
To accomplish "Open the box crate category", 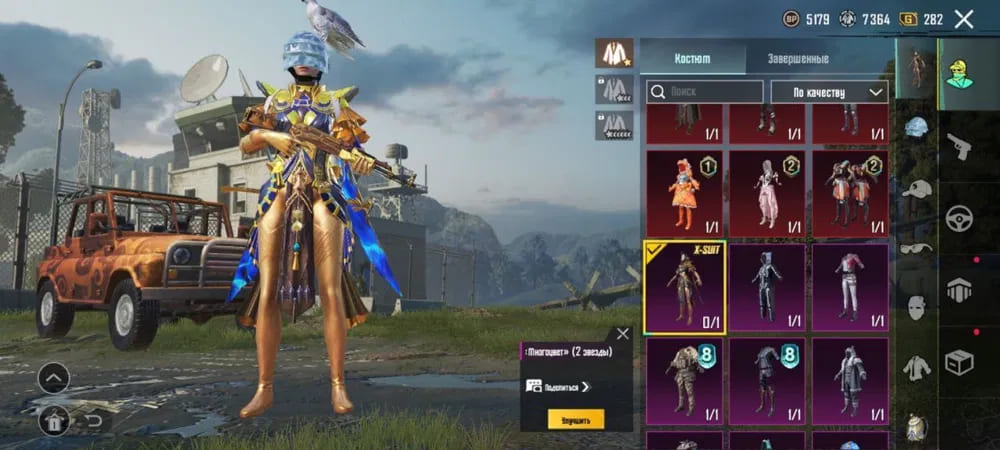I will 959,362.
